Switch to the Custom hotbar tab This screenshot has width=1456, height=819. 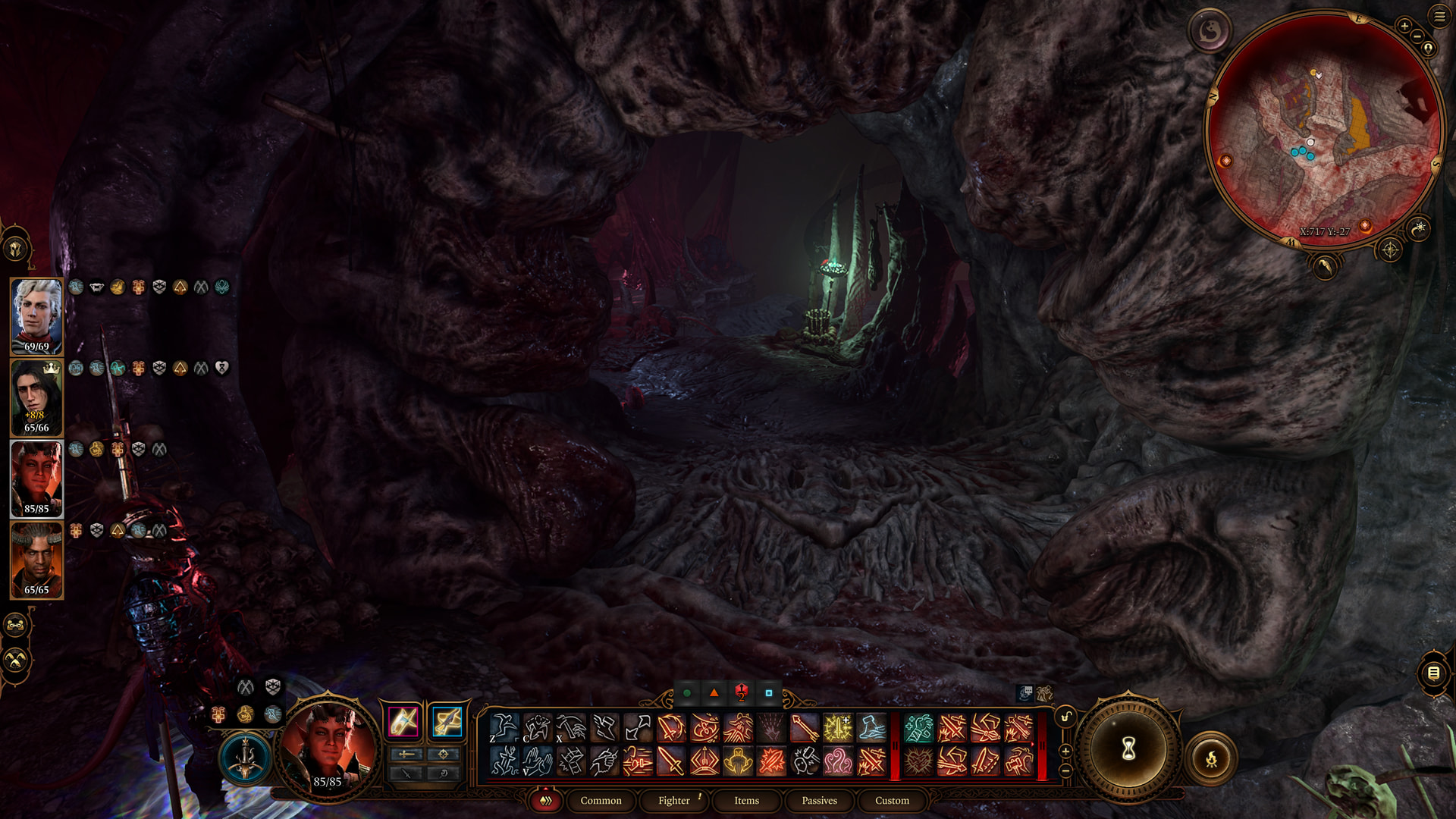coord(892,800)
